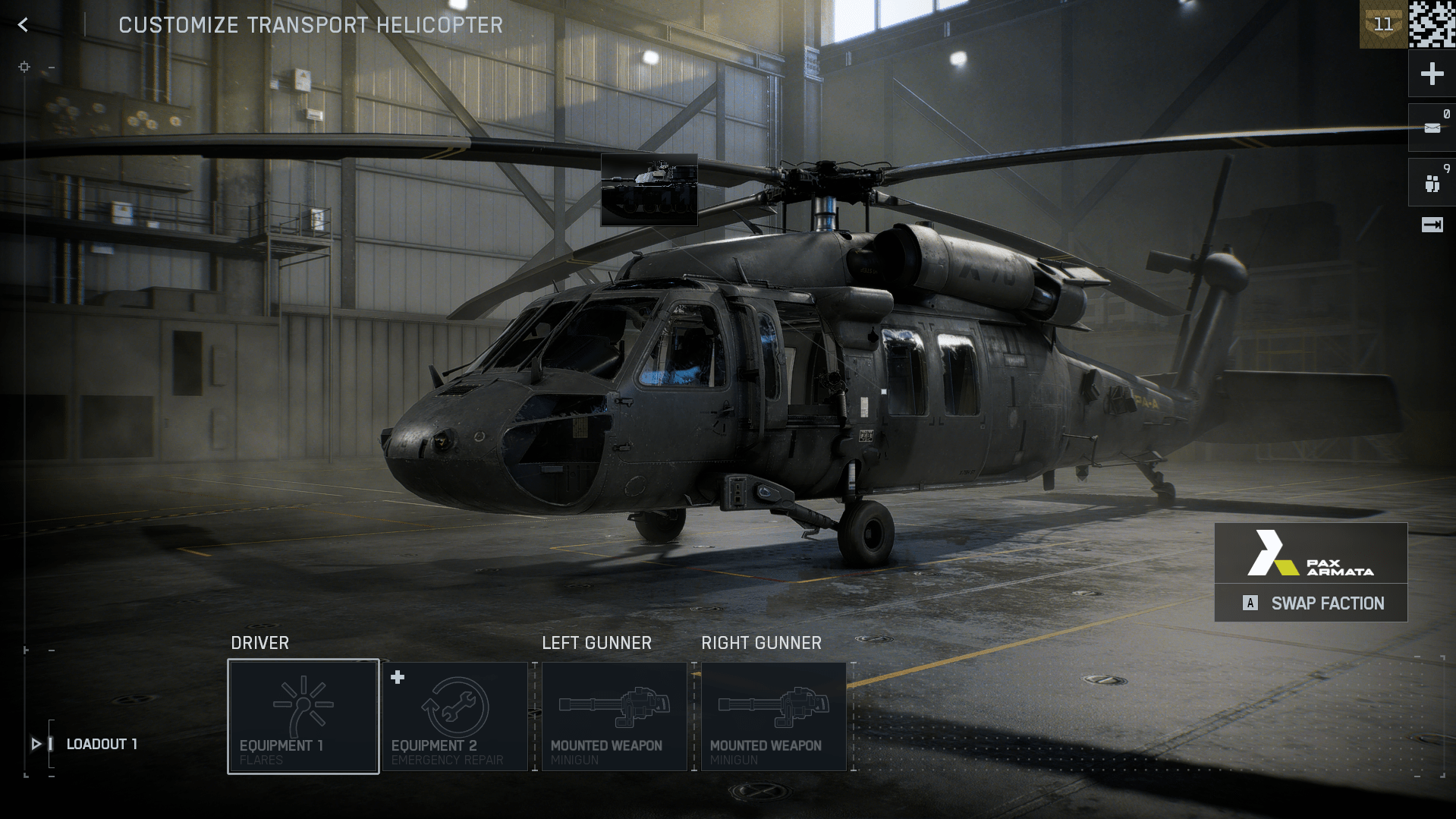Expand the Loadout 1 selector
Viewport: 1456px width, 819px height.
[x=36, y=744]
